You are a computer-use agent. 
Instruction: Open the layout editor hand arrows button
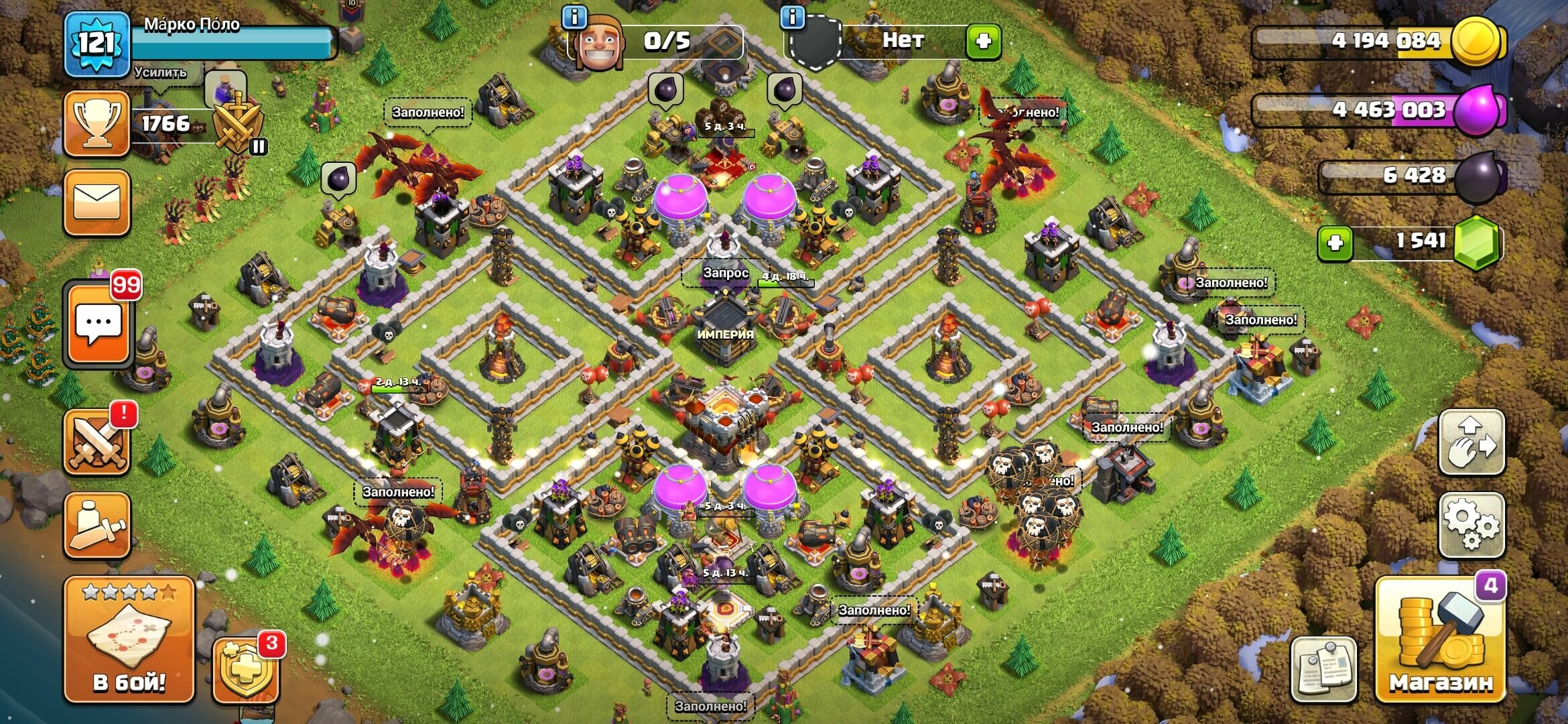point(1472,442)
